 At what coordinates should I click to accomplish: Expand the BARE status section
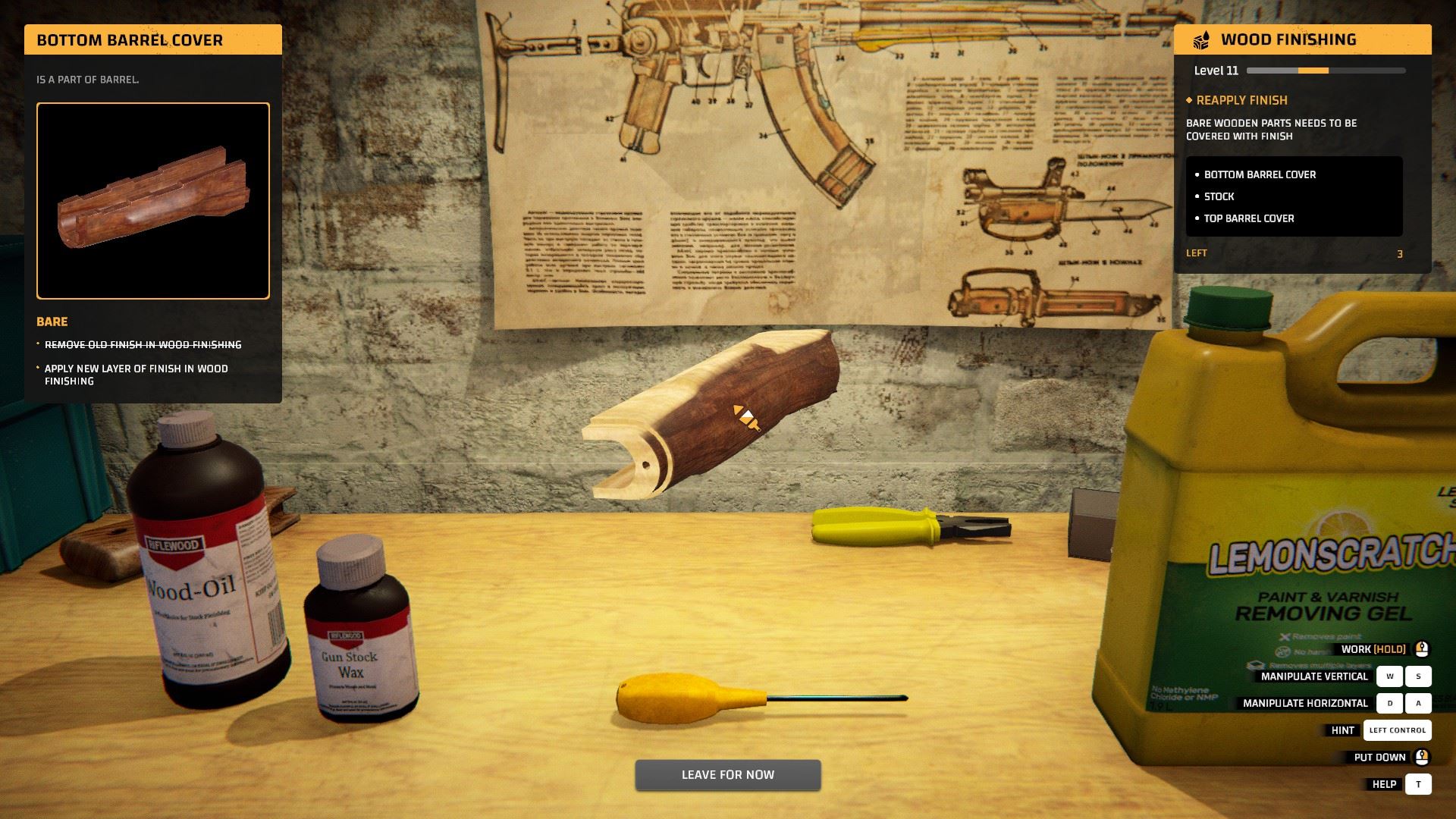tap(51, 322)
